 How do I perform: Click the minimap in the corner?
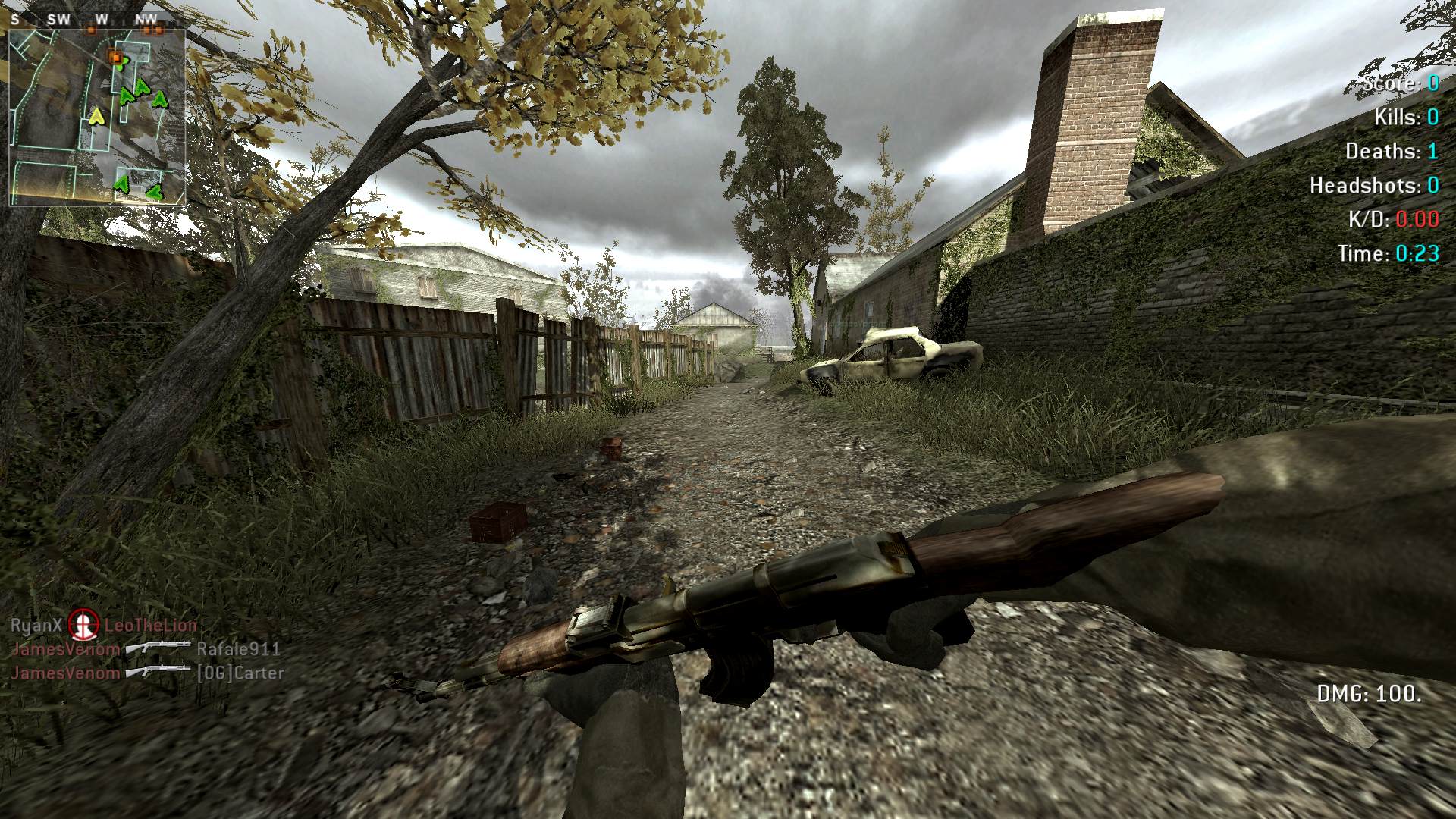tap(97, 118)
